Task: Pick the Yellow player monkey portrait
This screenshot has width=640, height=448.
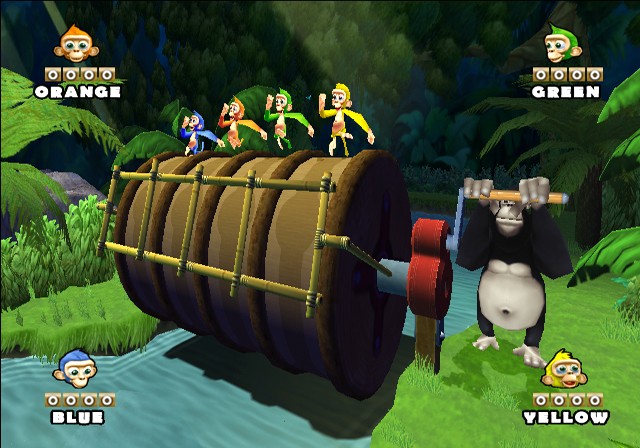Action: 564,370
